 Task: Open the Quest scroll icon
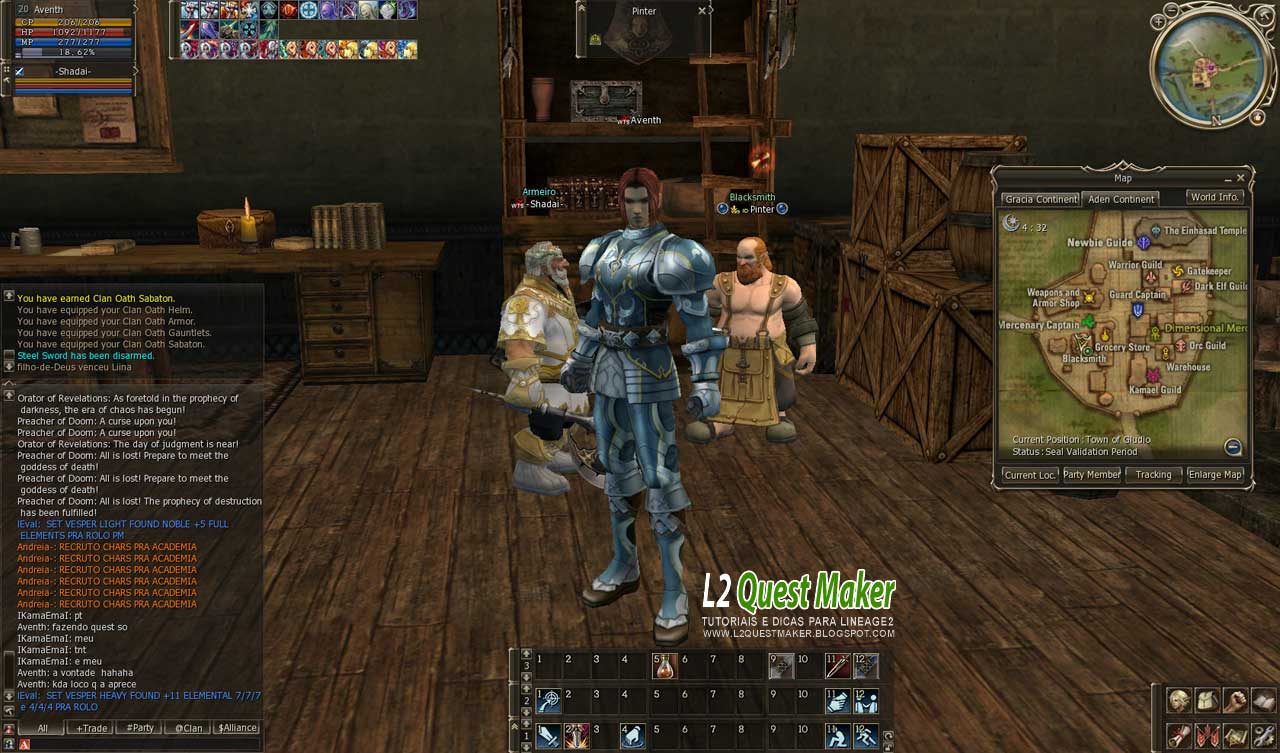click(1178, 734)
